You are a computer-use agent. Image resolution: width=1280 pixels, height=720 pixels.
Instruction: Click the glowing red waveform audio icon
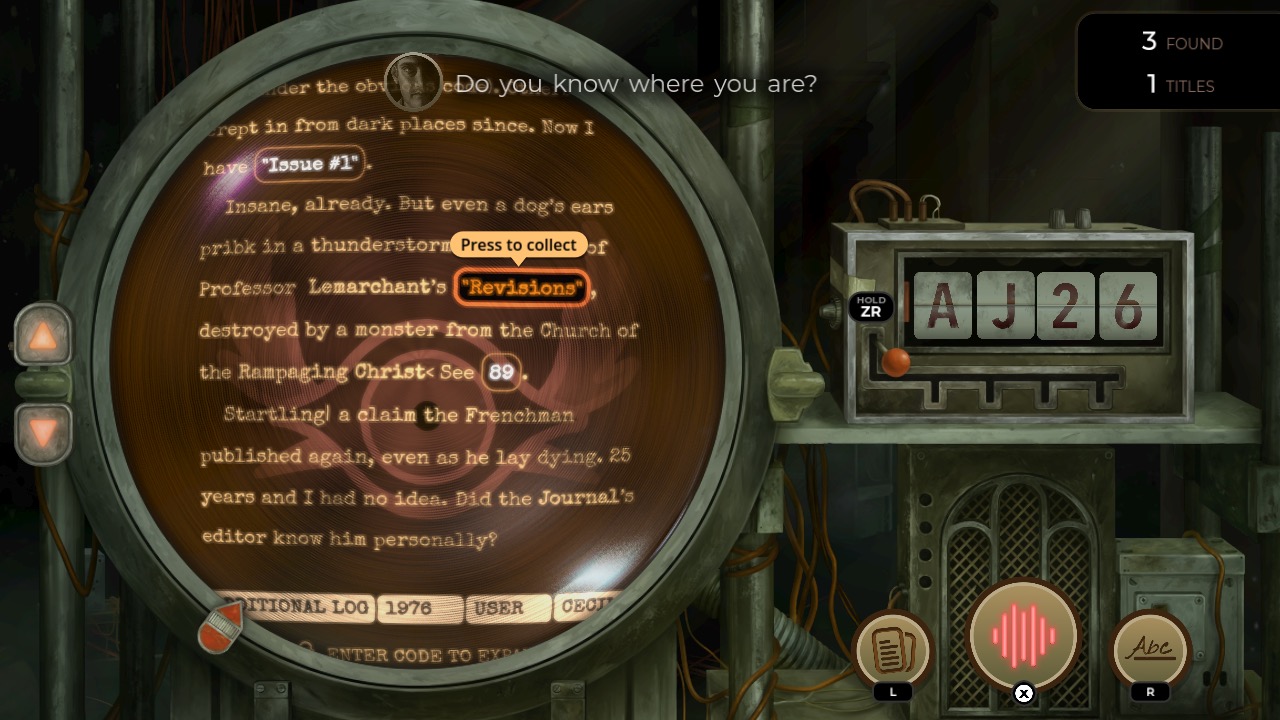[x=1022, y=634]
